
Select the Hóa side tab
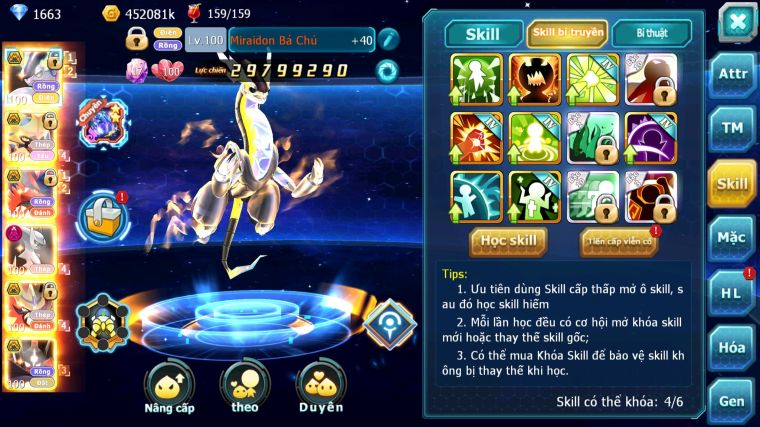pos(732,347)
